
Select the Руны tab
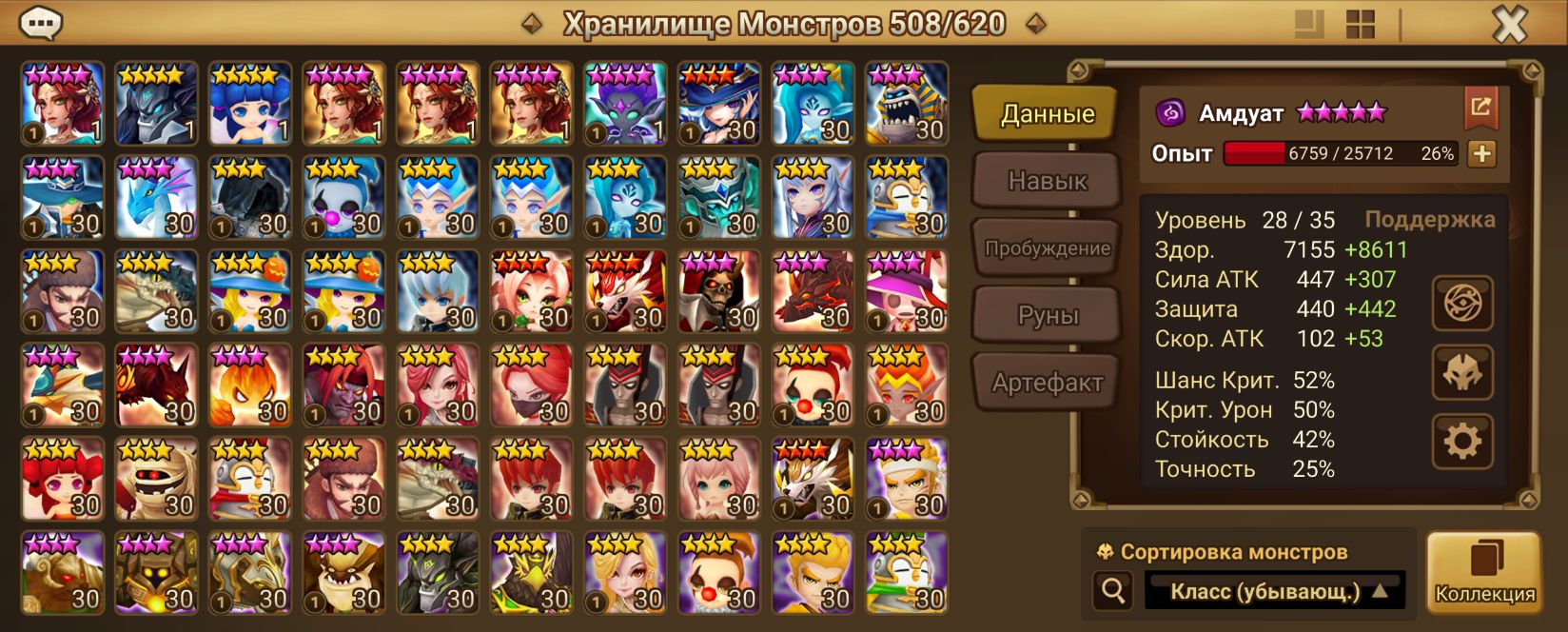(x=1047, y=315)
